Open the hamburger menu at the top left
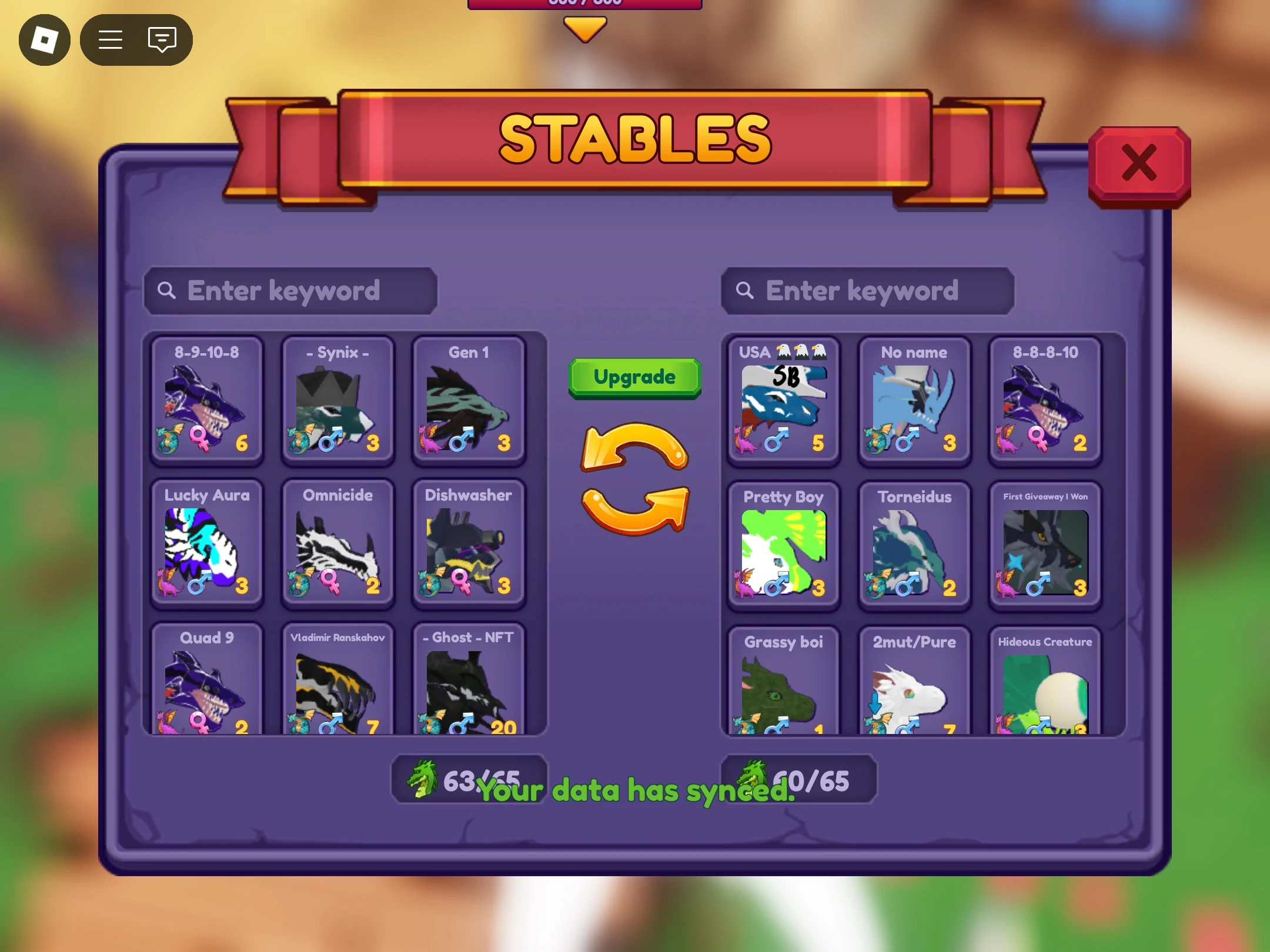 pos(110,39)
